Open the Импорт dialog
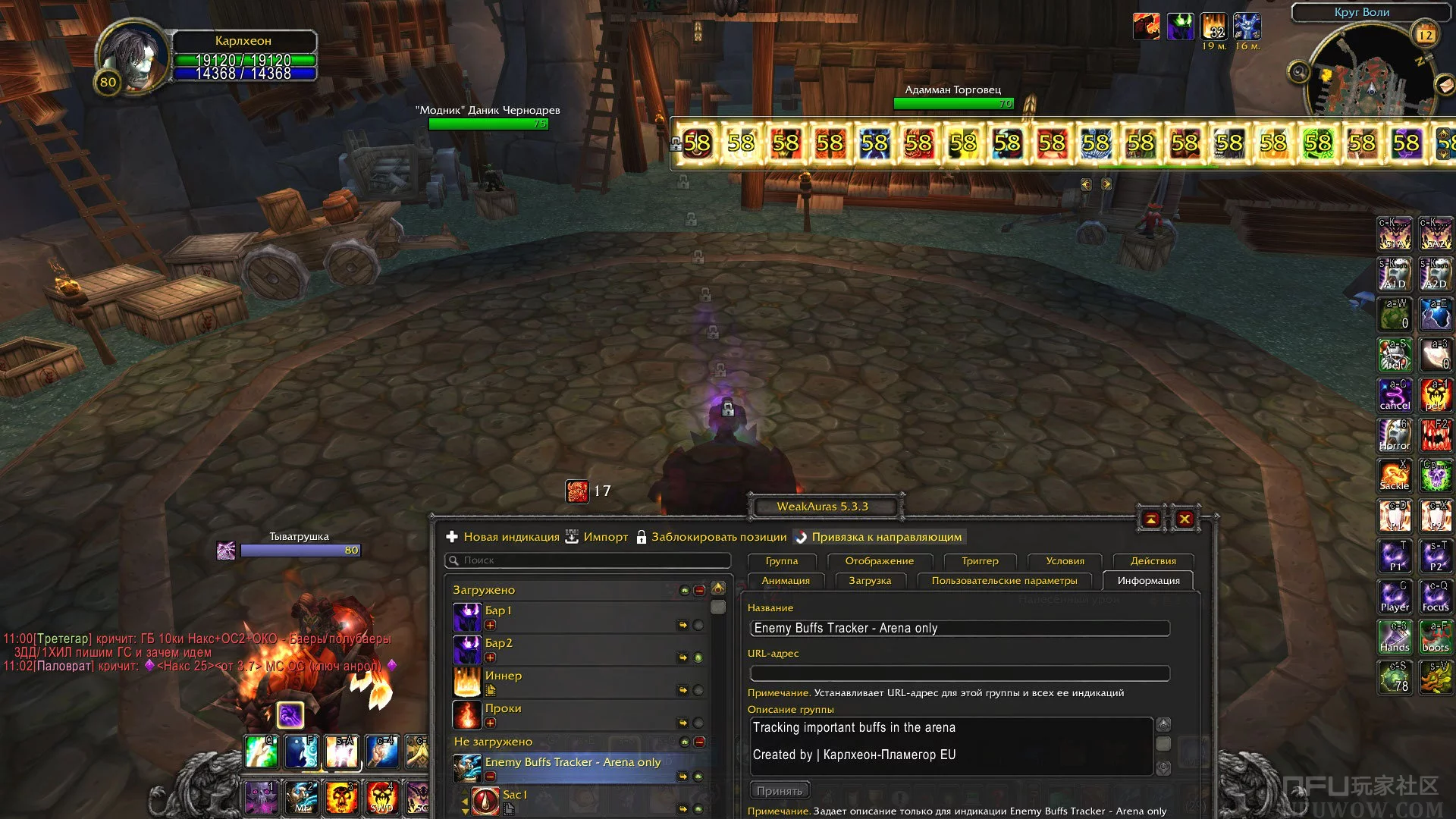The image size is (1456, 819). coord(597,537)
